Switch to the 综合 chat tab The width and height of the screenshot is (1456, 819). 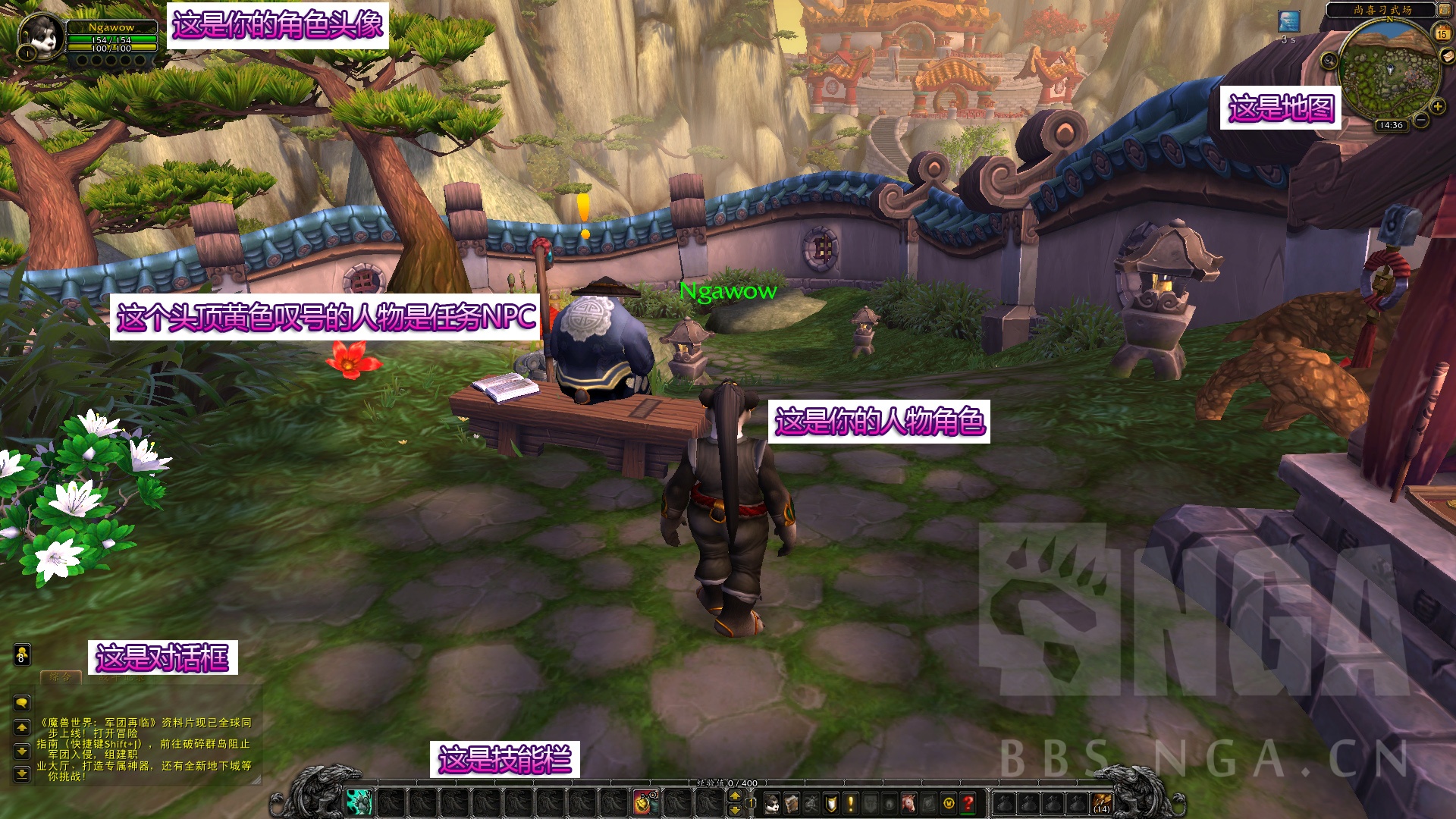point(61,677)
